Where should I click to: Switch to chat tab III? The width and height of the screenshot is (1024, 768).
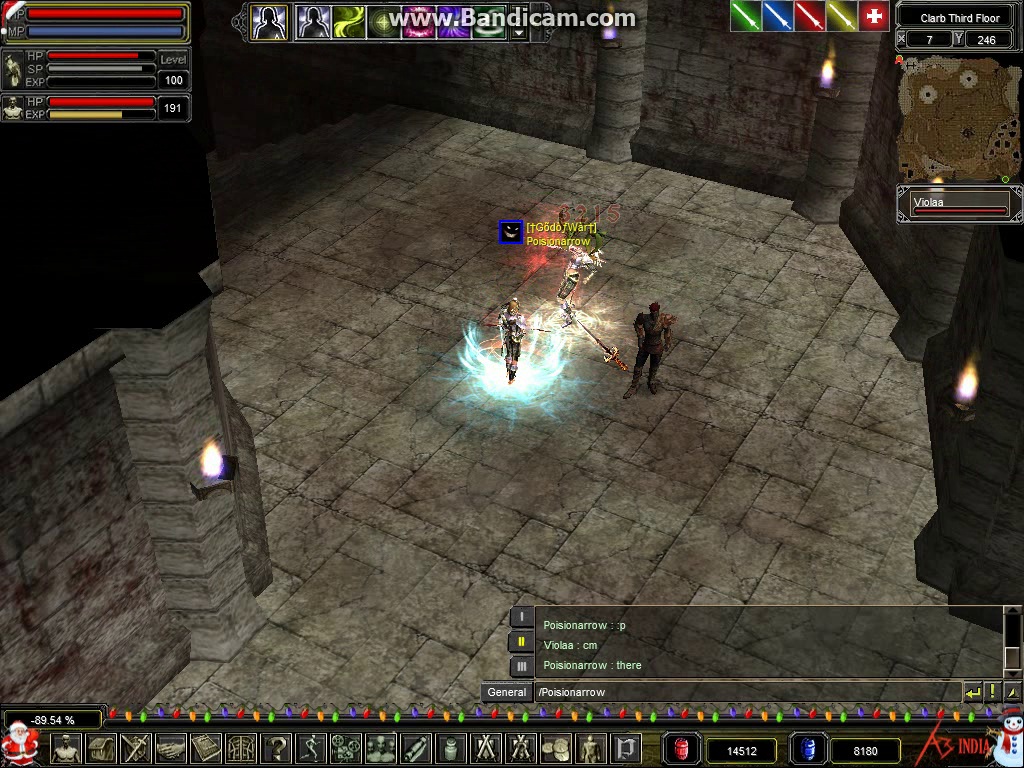click(x=521, y=666)
